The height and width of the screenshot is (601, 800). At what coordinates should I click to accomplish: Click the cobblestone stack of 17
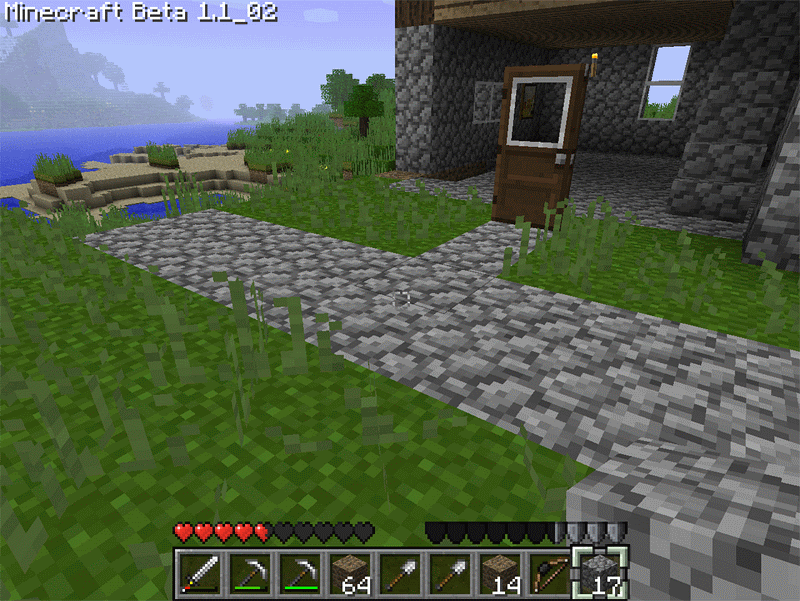[598, 574]
